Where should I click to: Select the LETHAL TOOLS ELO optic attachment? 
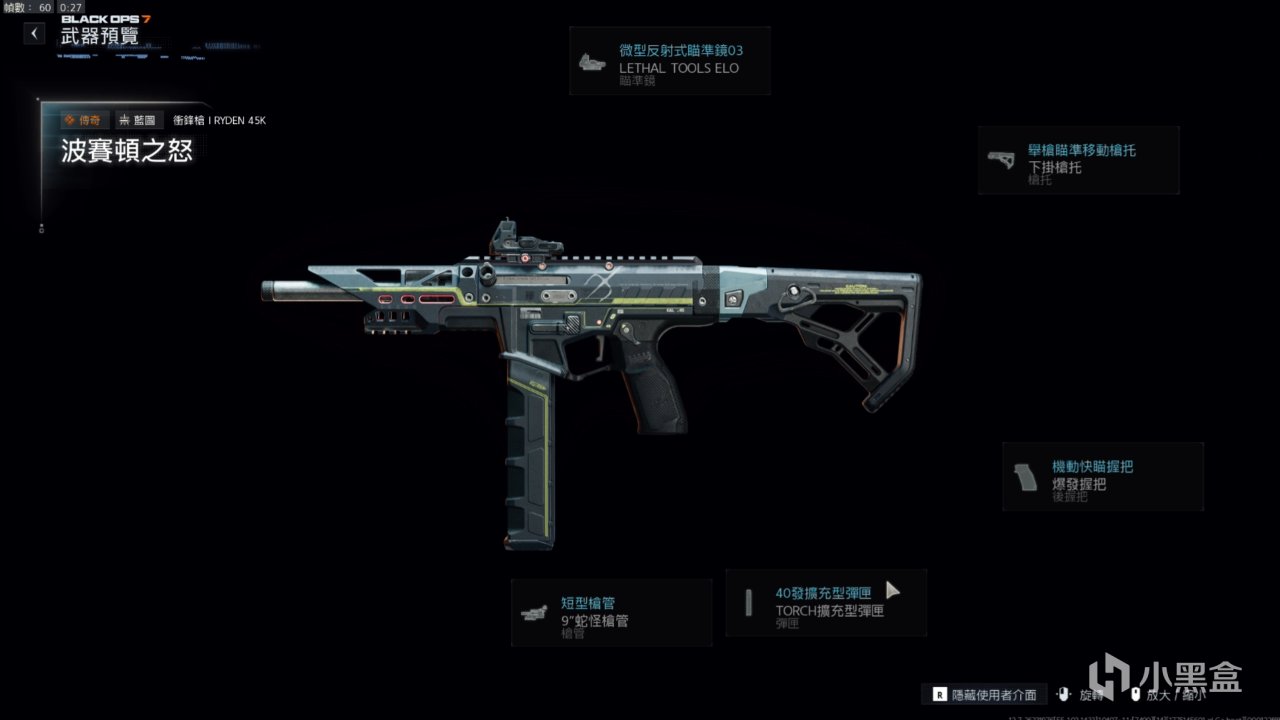670,61
